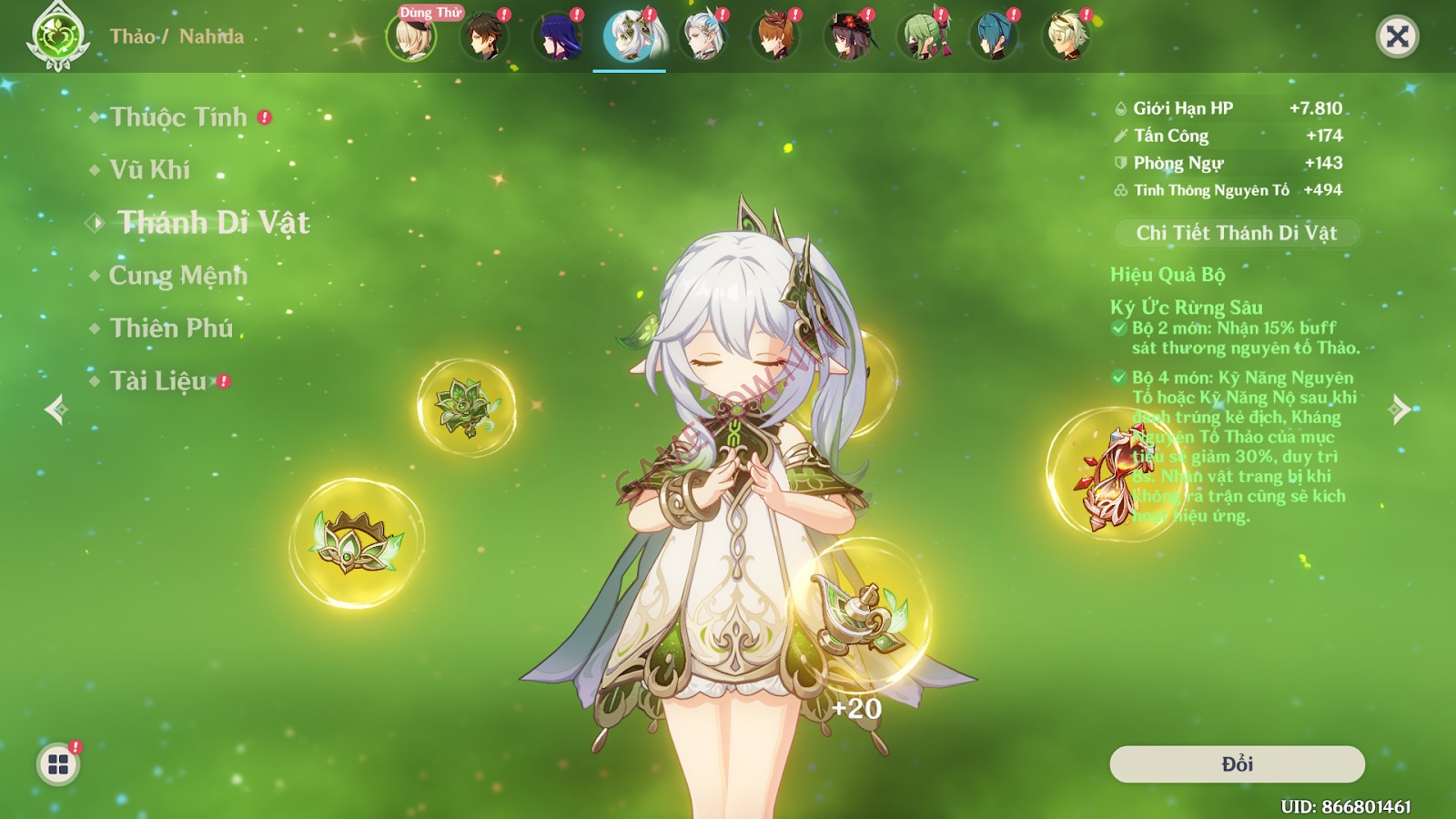Switch to Raiden Shogun's portrait

(x=557, y=37)
